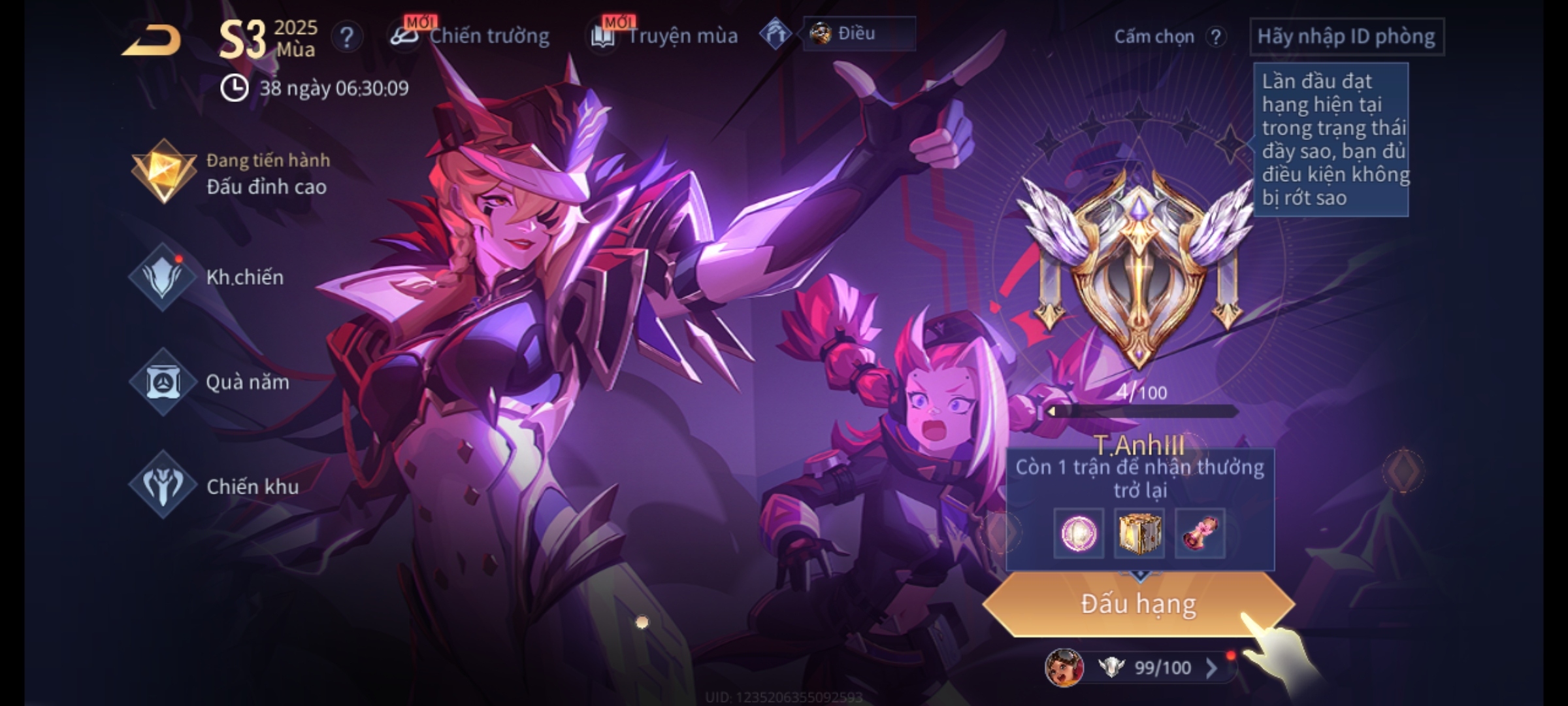
Task: Select the Điều hero dropdown
Action: coord(858,33)
